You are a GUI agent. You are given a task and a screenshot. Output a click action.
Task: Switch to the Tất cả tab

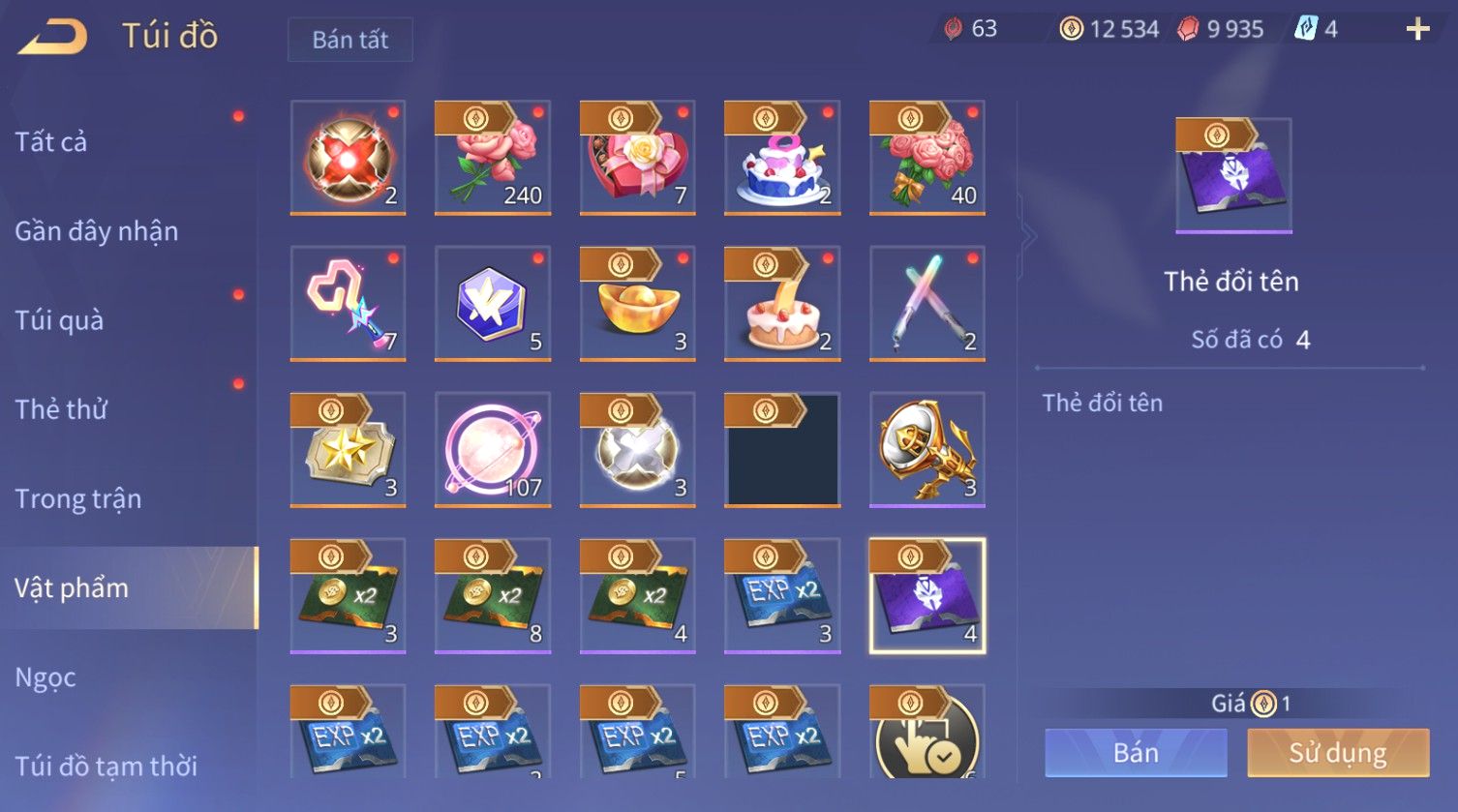pyautogui.click(x=51, y=142)
